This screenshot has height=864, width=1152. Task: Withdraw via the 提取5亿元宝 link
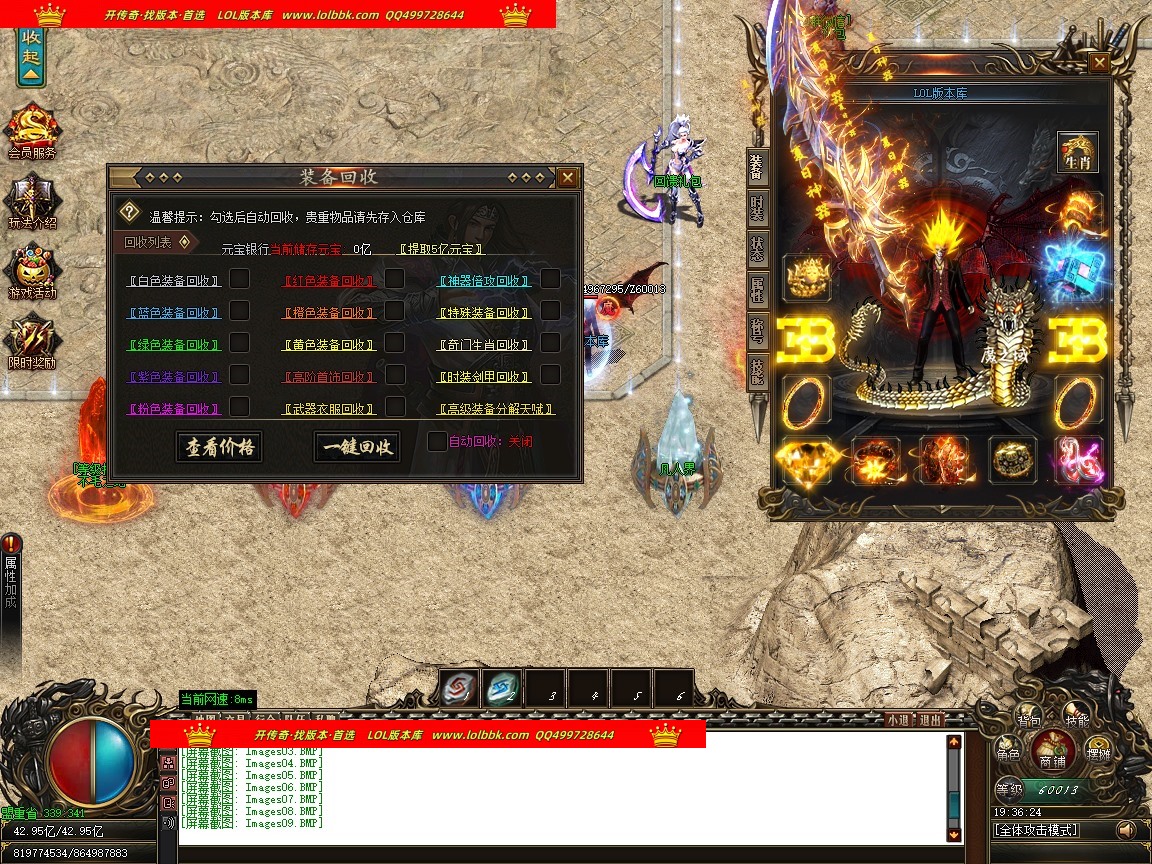(441, 249)
